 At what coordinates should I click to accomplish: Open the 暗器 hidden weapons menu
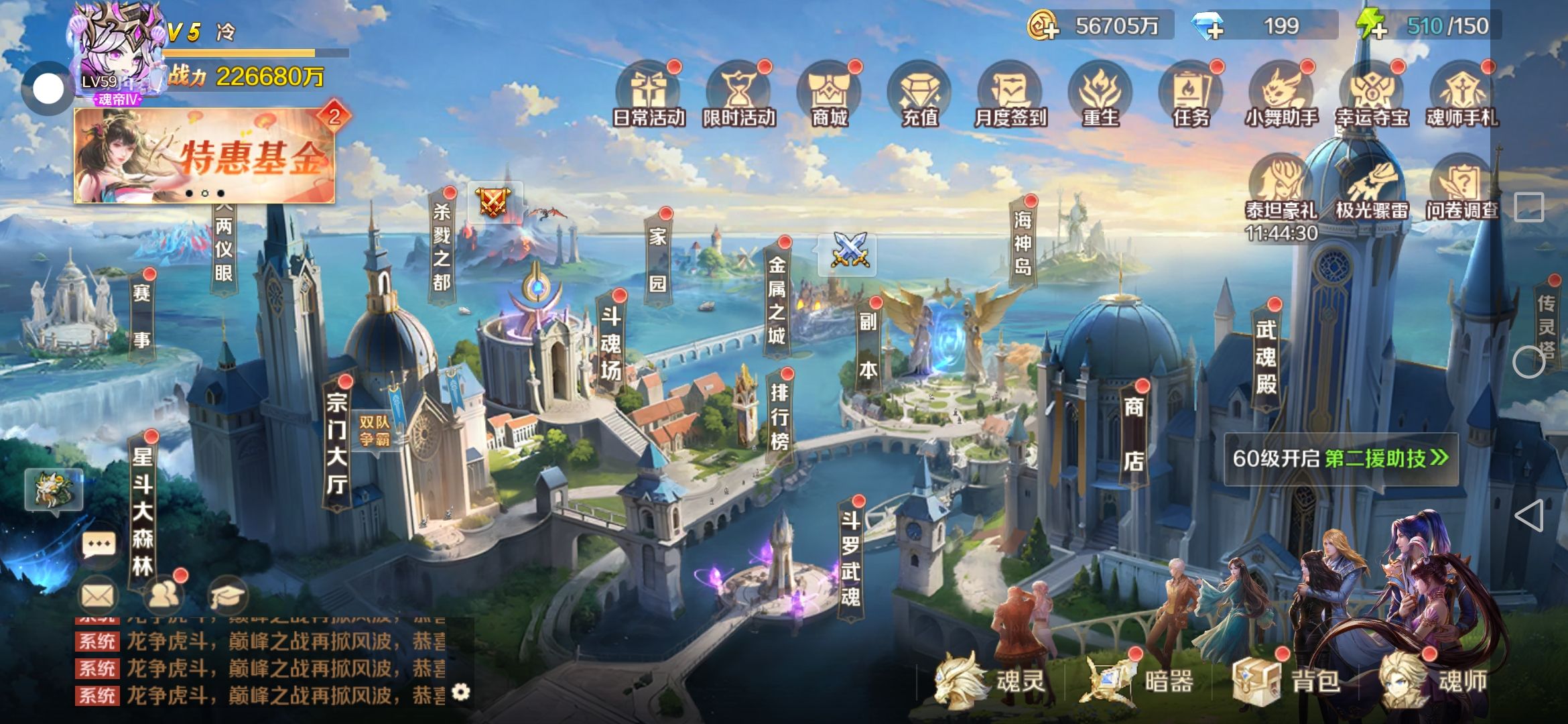pos(1139,681)
